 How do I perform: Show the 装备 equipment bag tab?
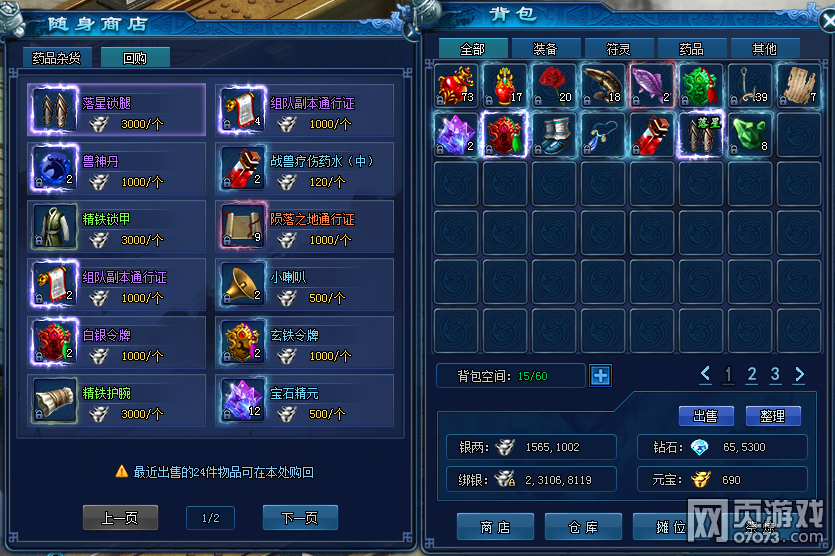point(545,49)
